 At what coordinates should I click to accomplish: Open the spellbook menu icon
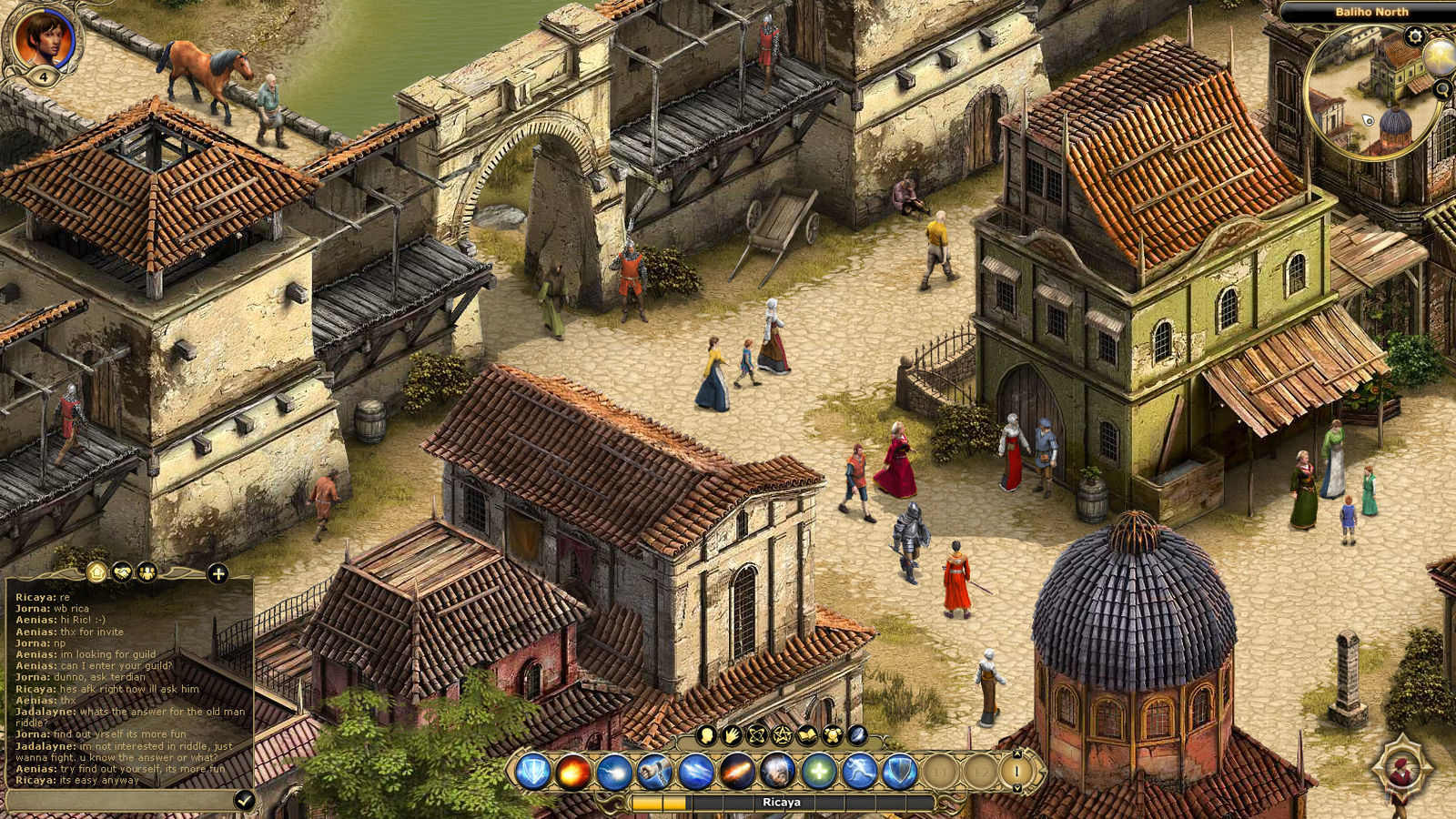[806, 734]
